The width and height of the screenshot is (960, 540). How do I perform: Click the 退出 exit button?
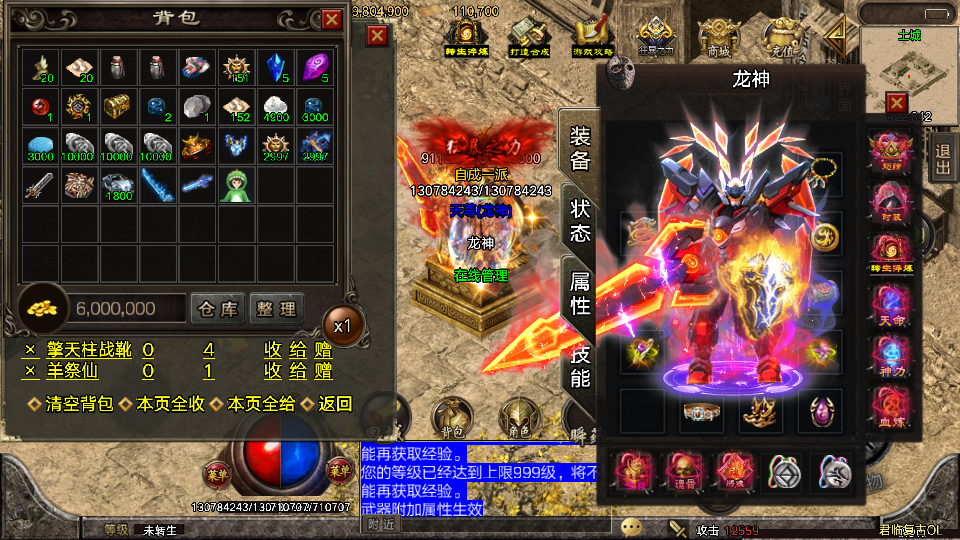(x=942, y=160)
